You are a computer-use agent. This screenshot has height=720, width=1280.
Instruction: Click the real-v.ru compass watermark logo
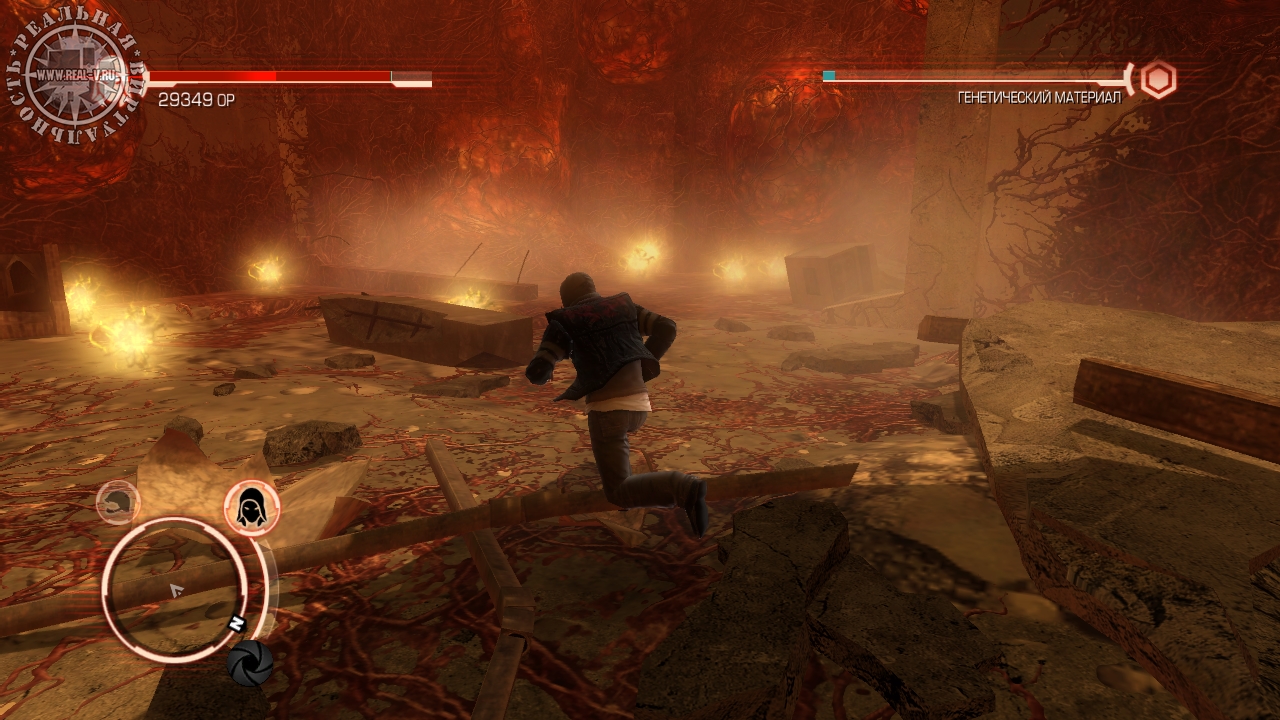click(76, 77)
